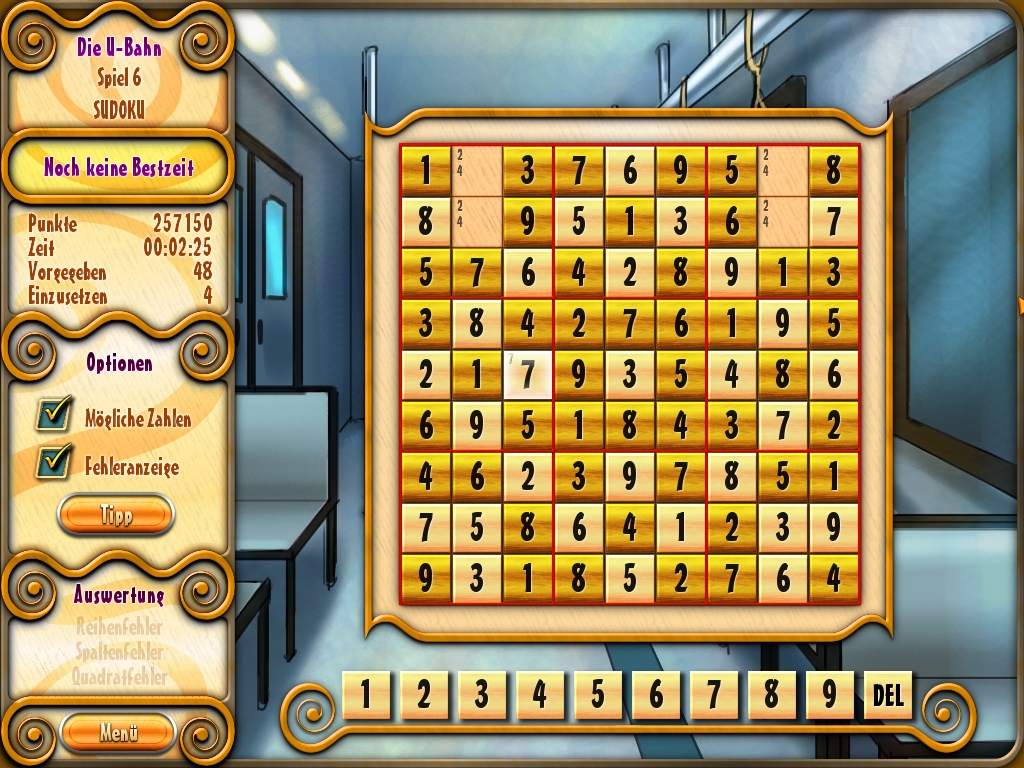The image size is (1024, 768).
Task: Choose number 3 from the number bar
Action: 482,695
